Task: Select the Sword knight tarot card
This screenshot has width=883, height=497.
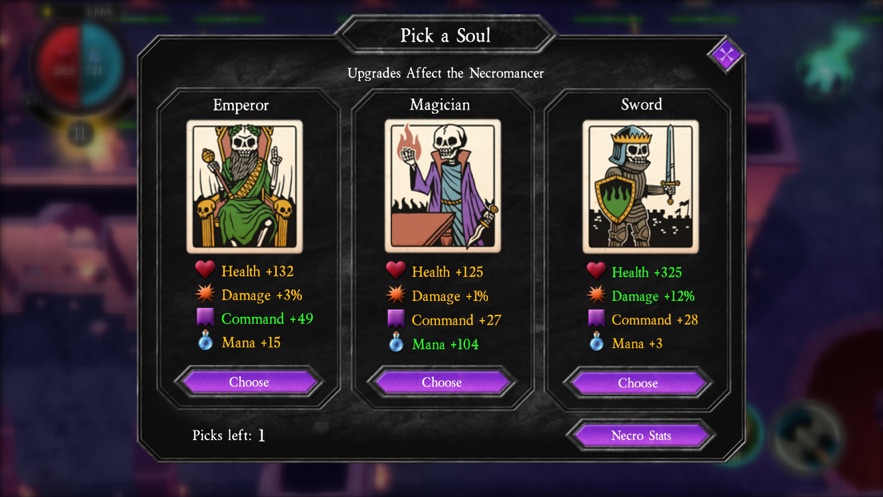Action: click(640, 186)
